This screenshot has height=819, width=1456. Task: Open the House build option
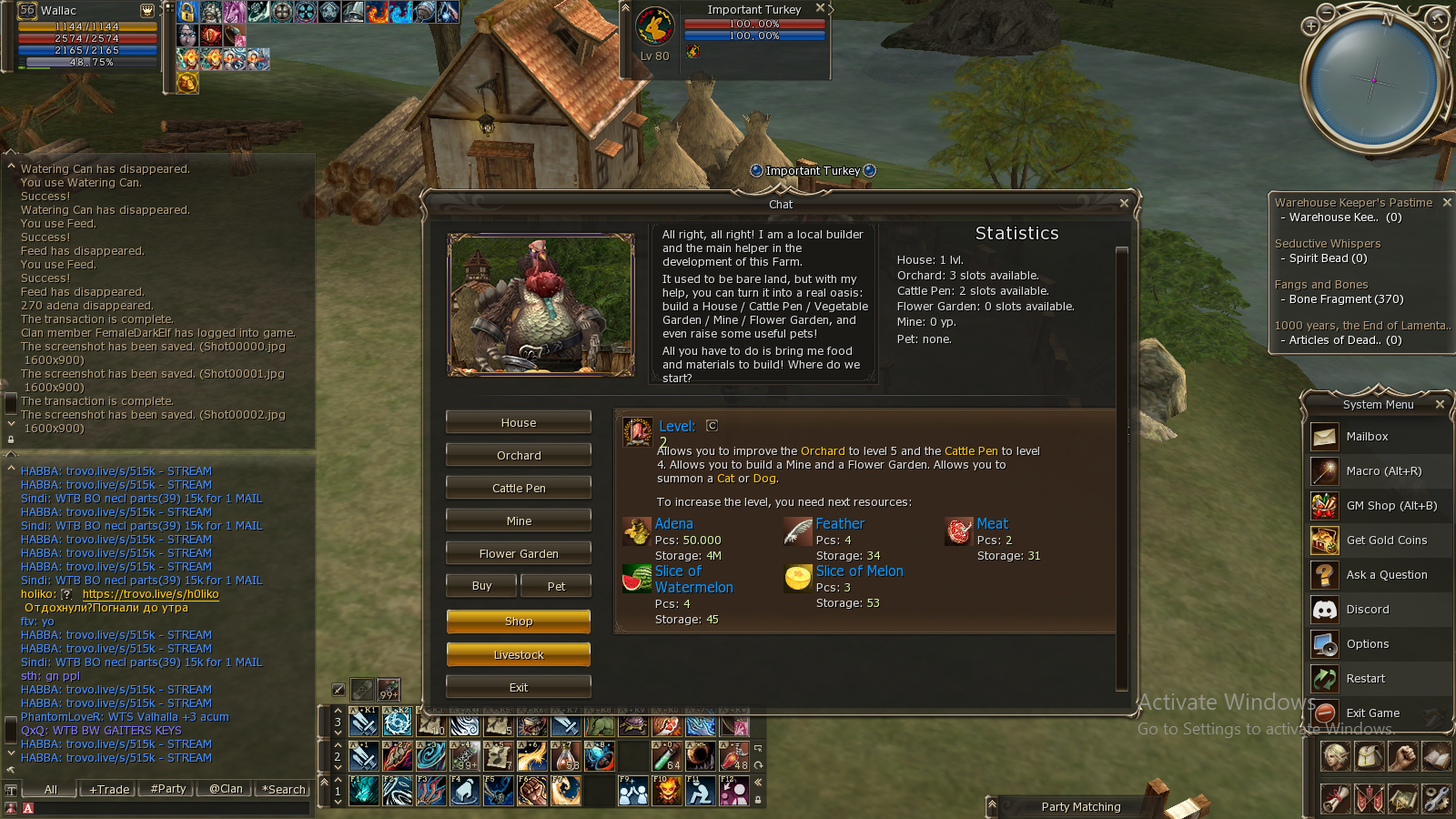point(518,422)
